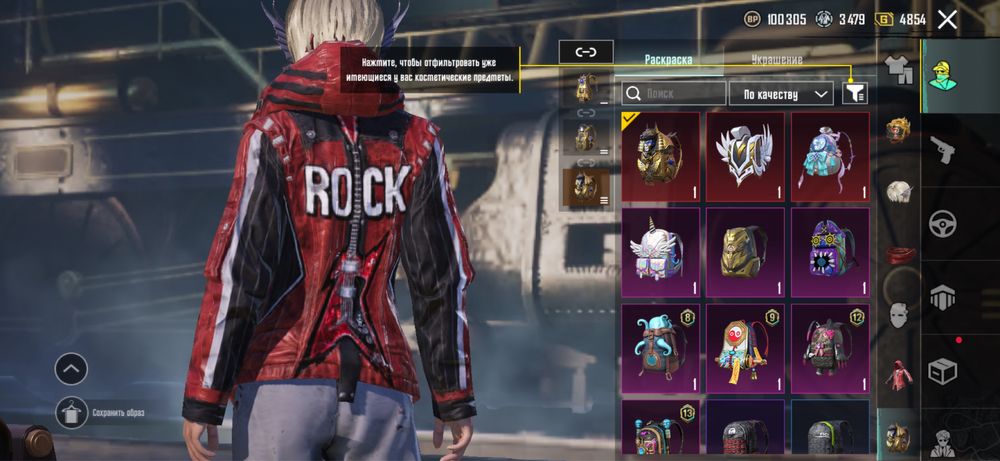Screen dimensions: 1000x461
Task: Open the box crate category
Action: pos(943,371)
